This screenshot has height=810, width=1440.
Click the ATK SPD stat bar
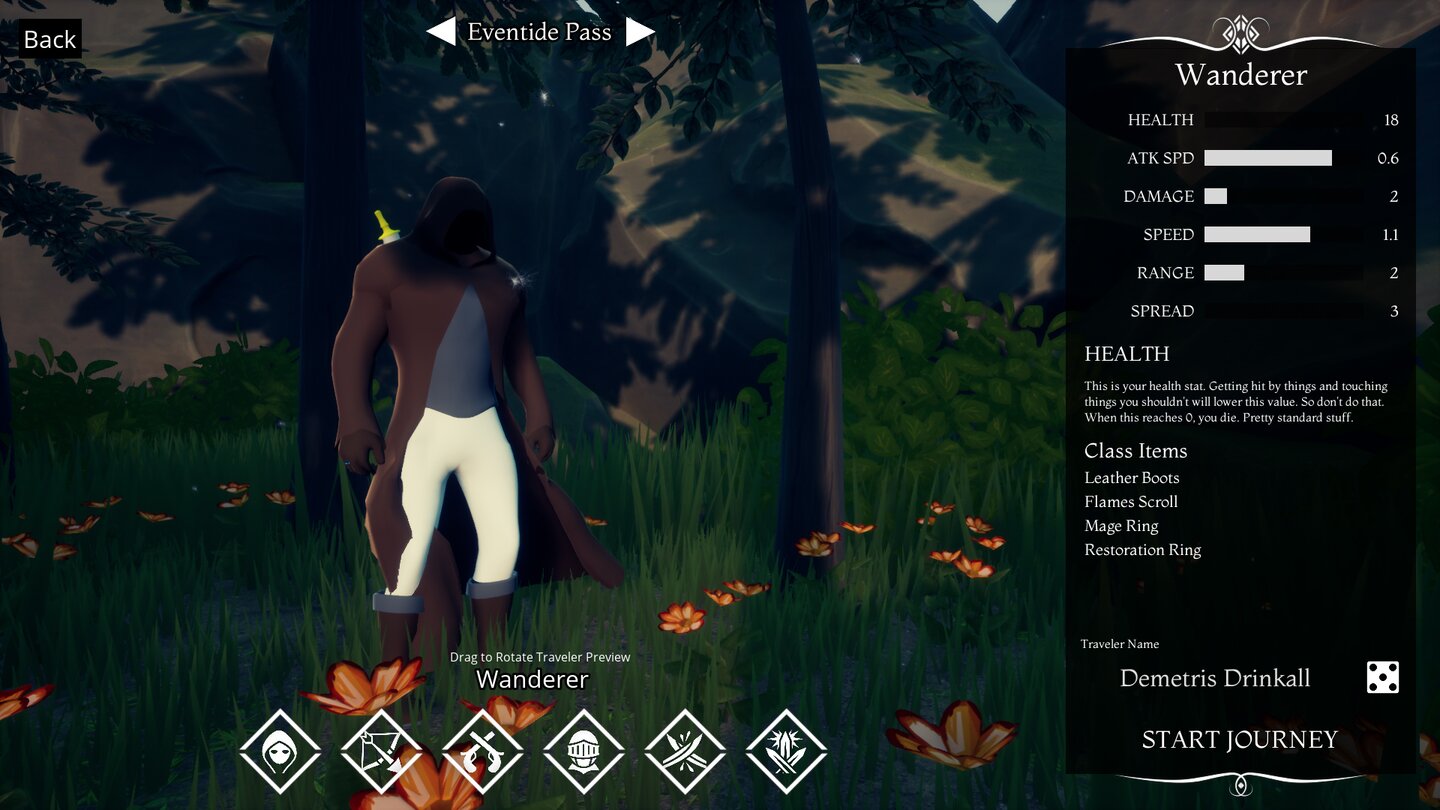1269,158
